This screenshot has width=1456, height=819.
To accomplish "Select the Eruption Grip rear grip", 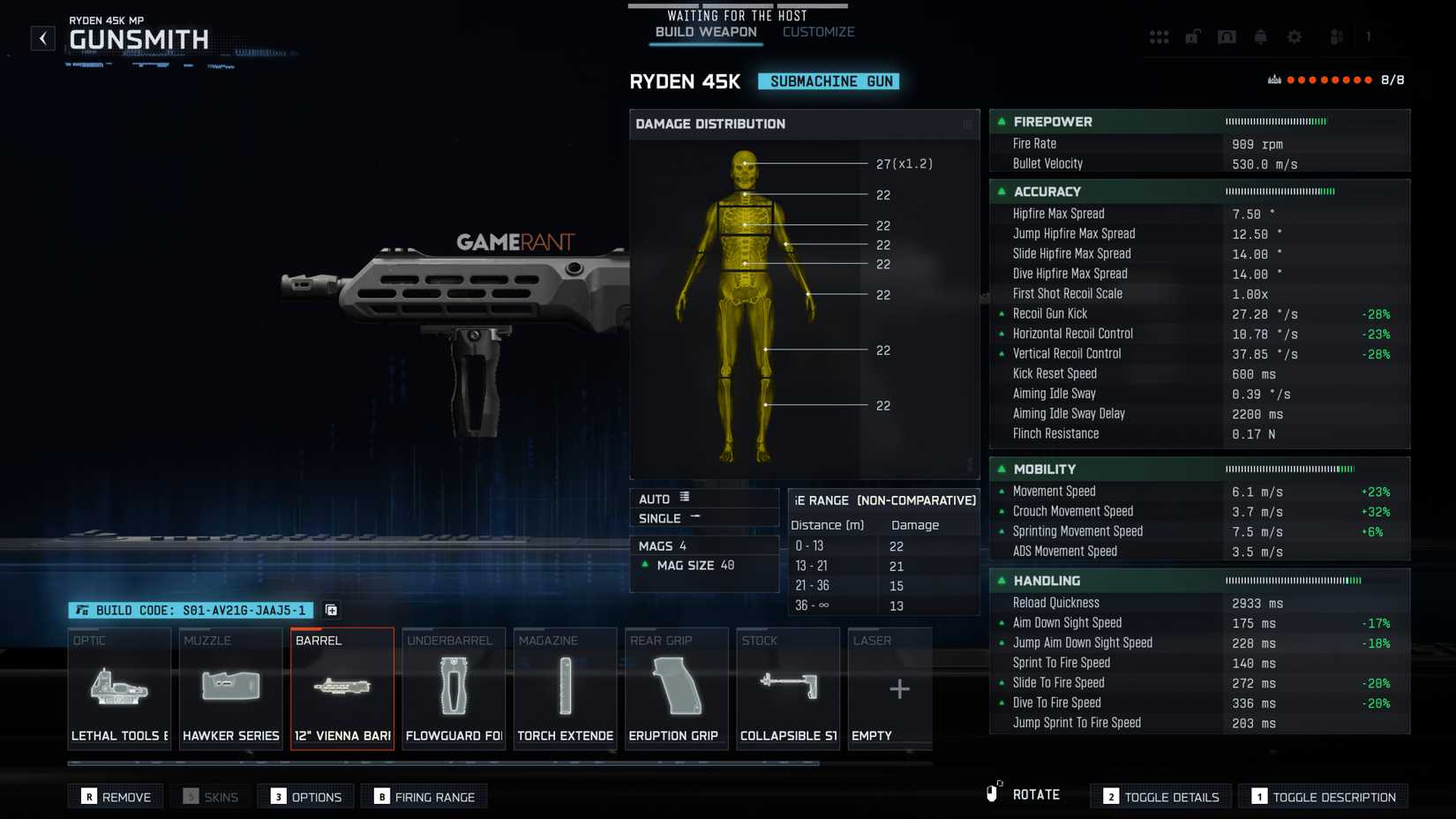I will click(x=676, y=688).
